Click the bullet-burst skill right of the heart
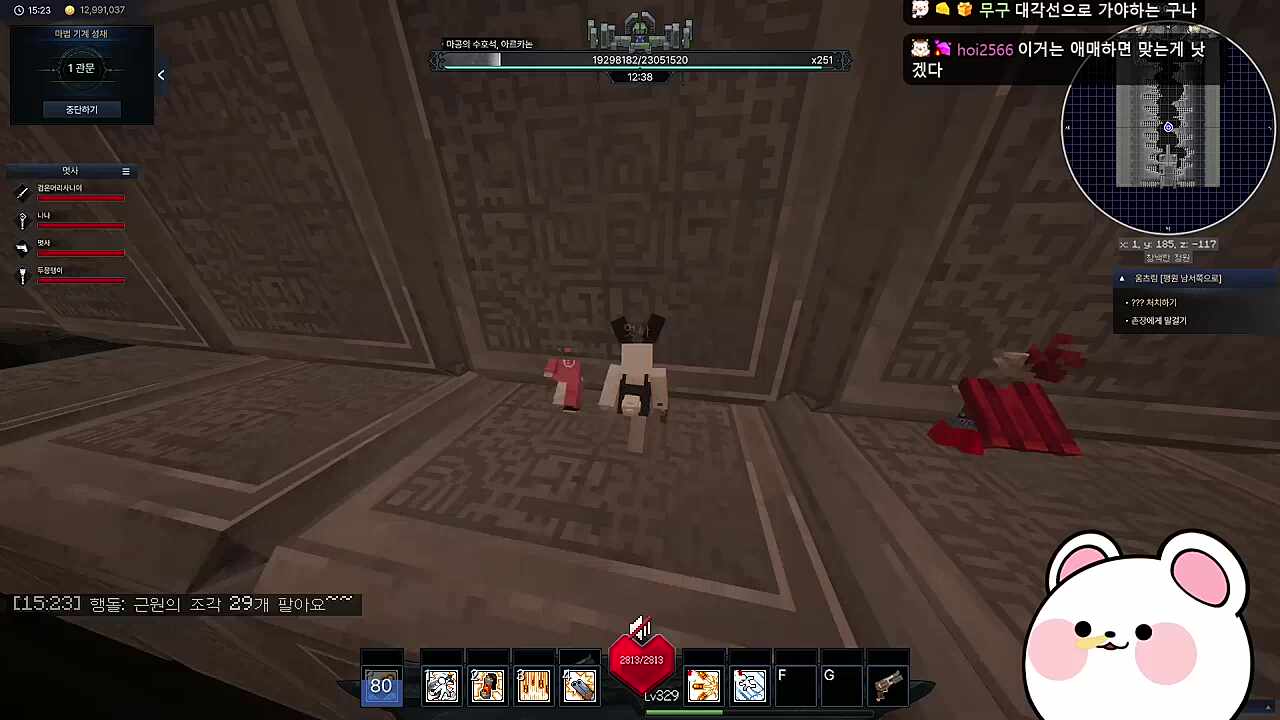Image resolution: width=1280 pixels, height=720 pixels. (703, 684)
